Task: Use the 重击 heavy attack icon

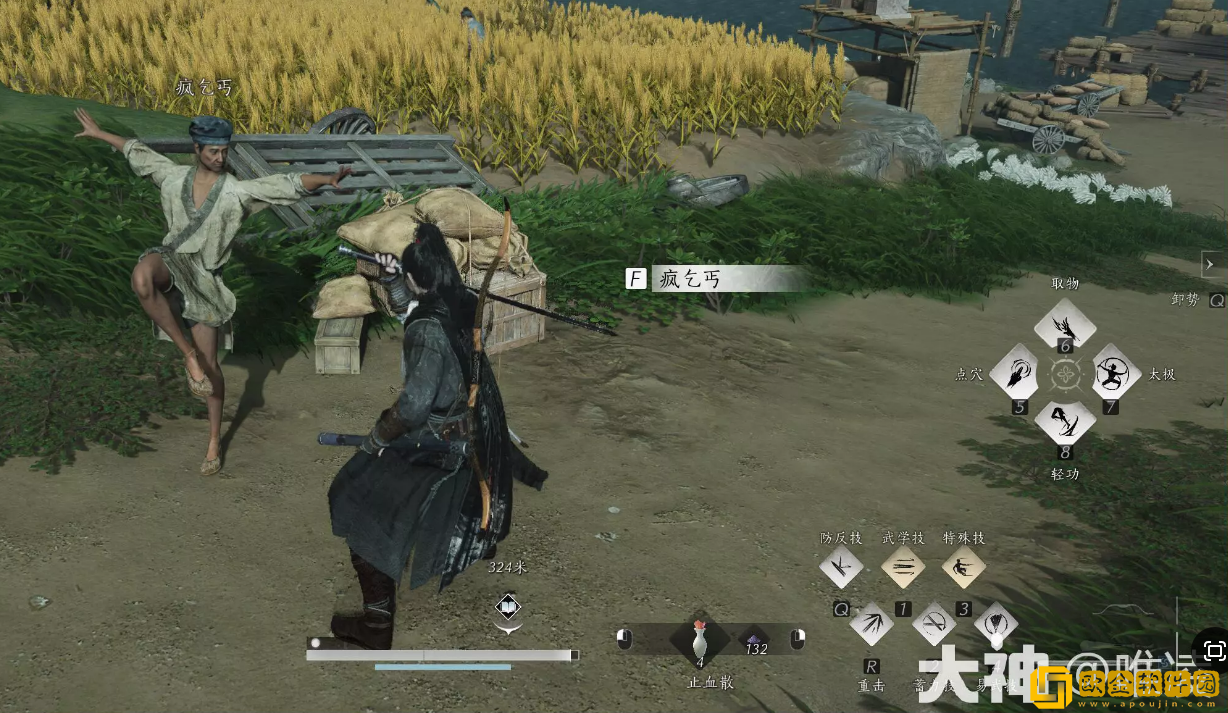Action: pyautogui.click(x=871, y=626)
